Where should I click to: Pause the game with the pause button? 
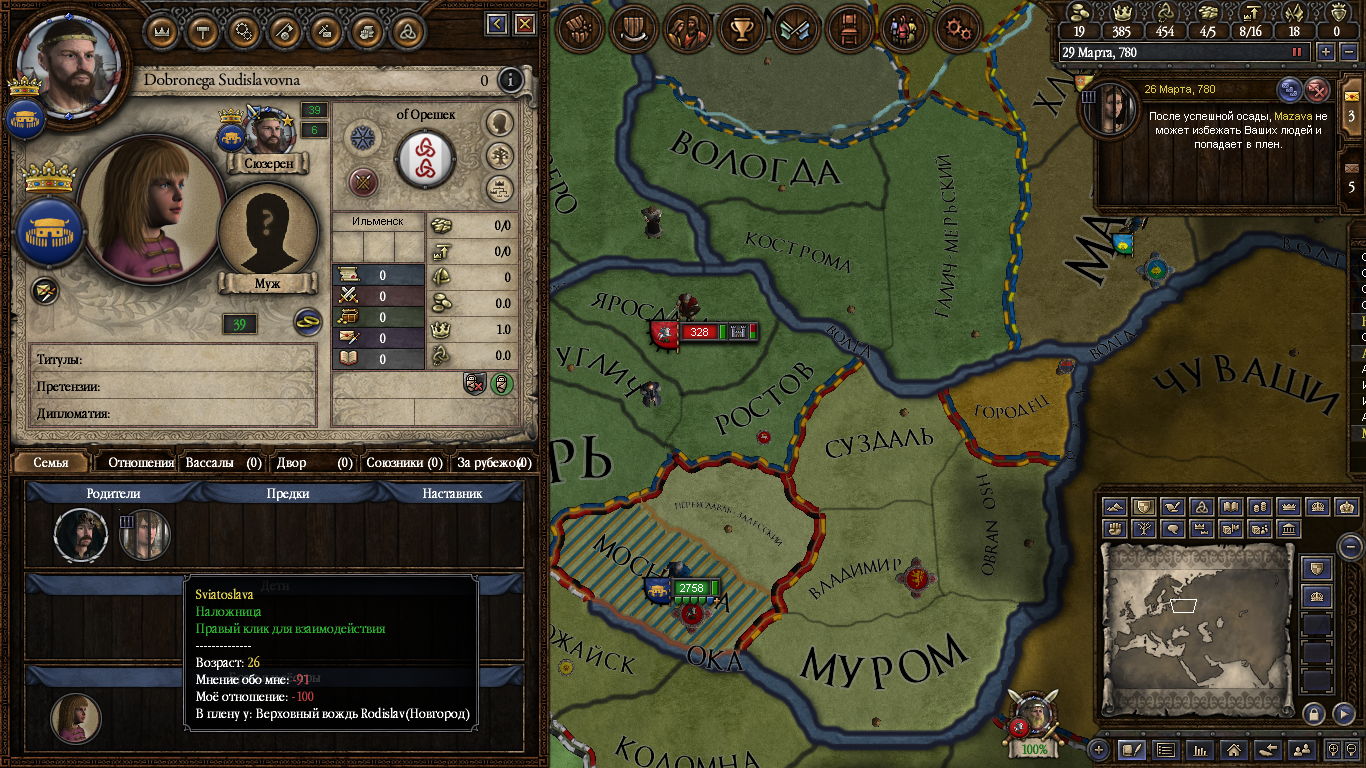click(x=1297, y=52)
